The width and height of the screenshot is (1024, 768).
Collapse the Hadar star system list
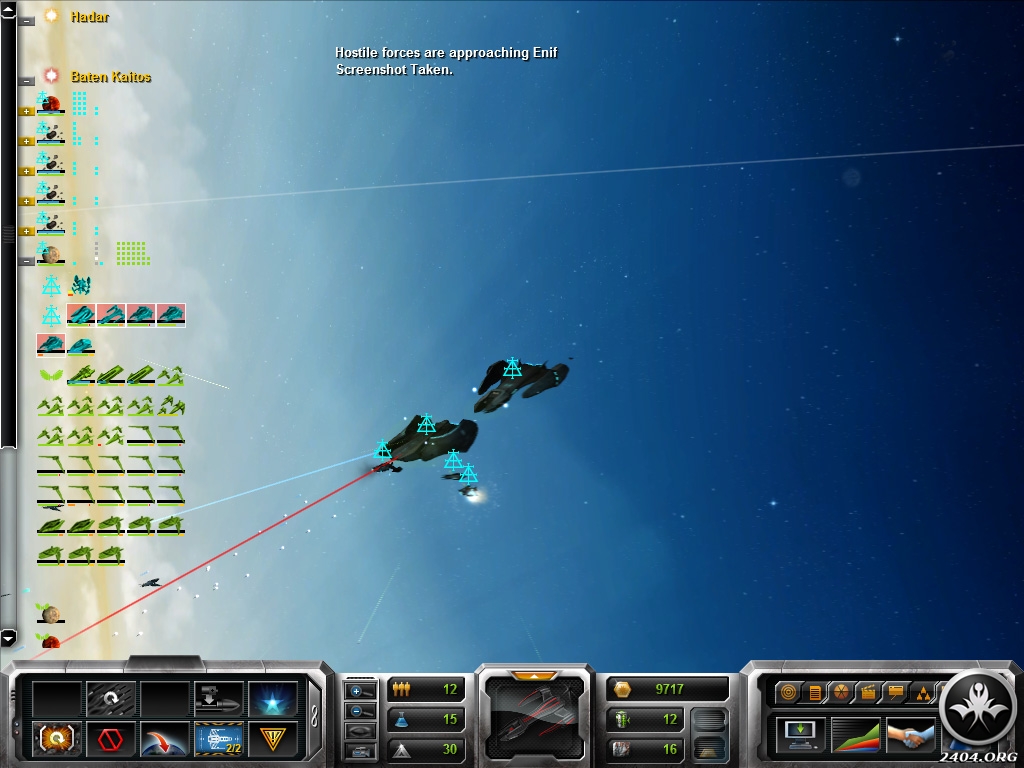tap(26, 20)
